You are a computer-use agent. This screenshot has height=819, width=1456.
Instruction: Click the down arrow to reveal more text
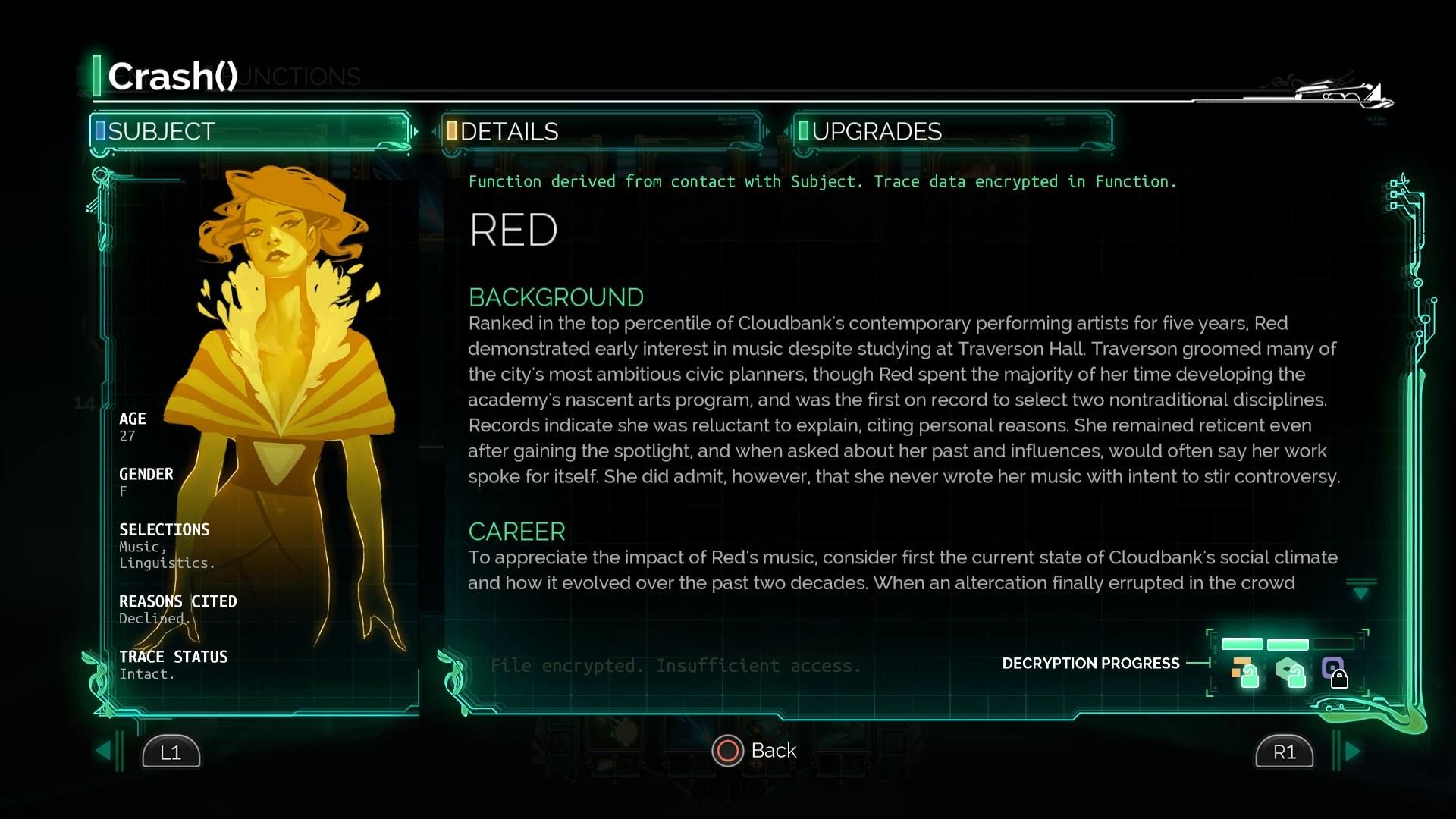[x=1361, y=591]
